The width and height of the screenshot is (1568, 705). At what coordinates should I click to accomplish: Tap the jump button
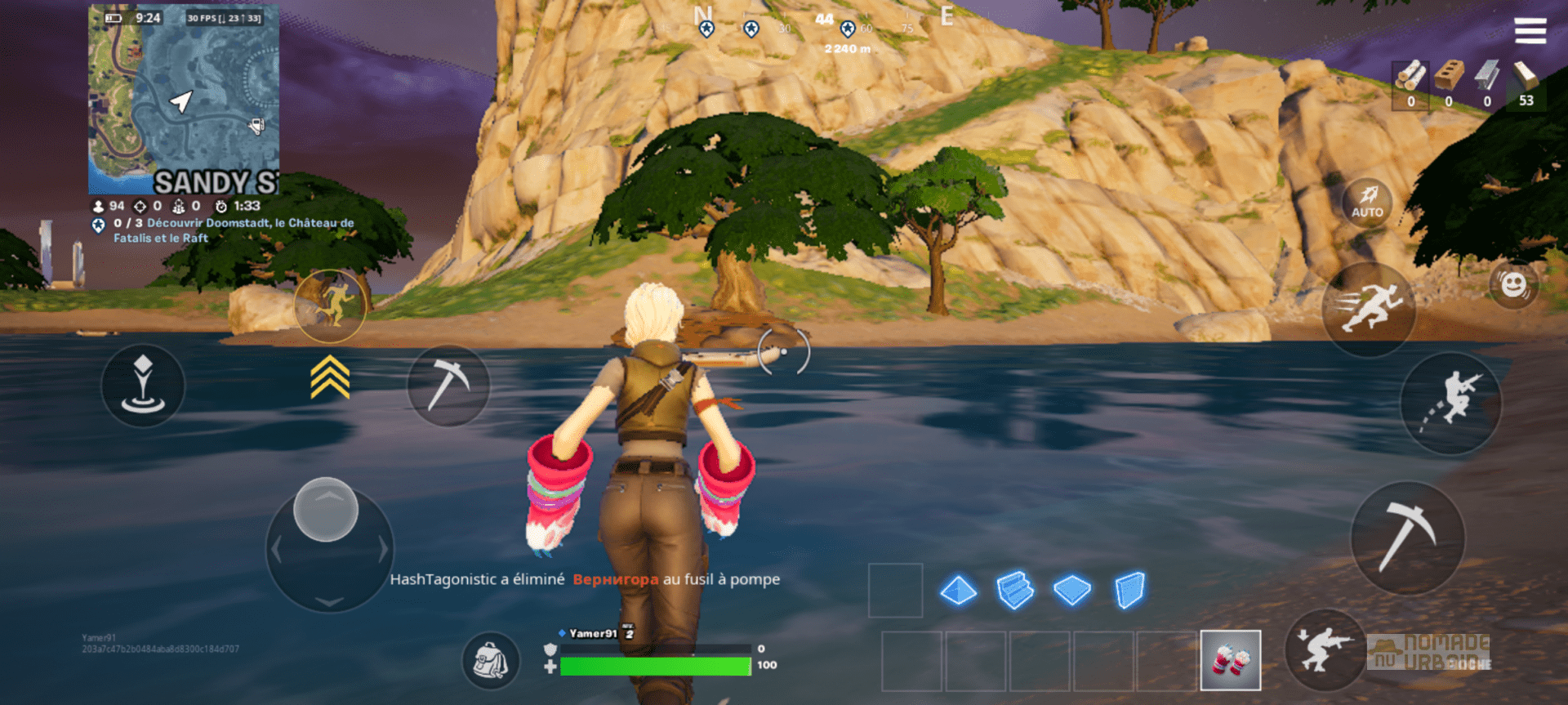[x=1451, y=402]
